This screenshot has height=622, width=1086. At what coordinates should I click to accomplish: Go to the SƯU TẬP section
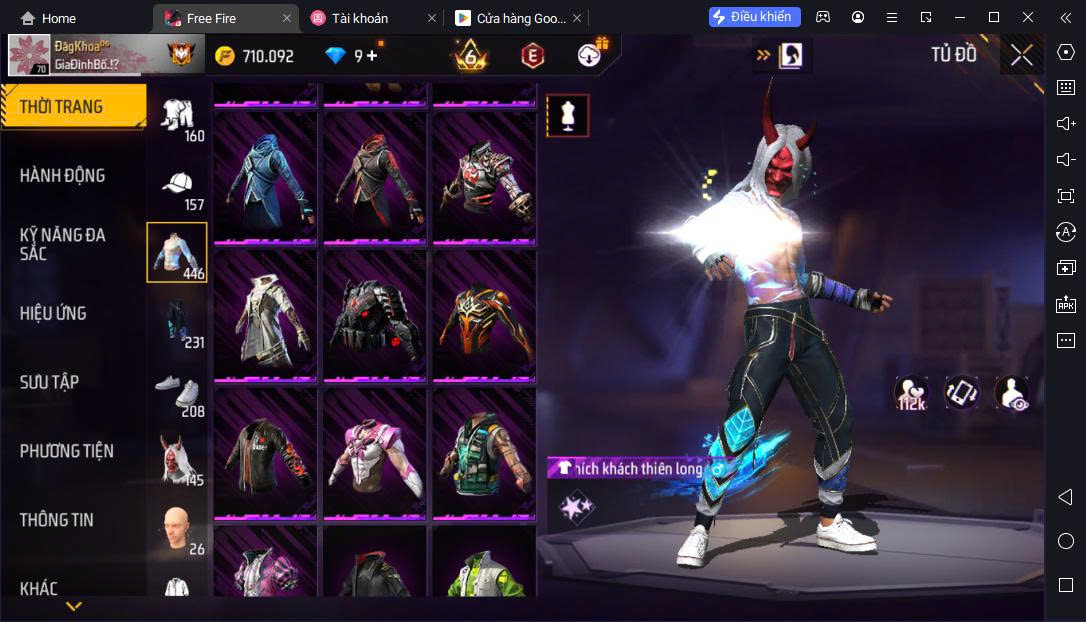(50, 382)
